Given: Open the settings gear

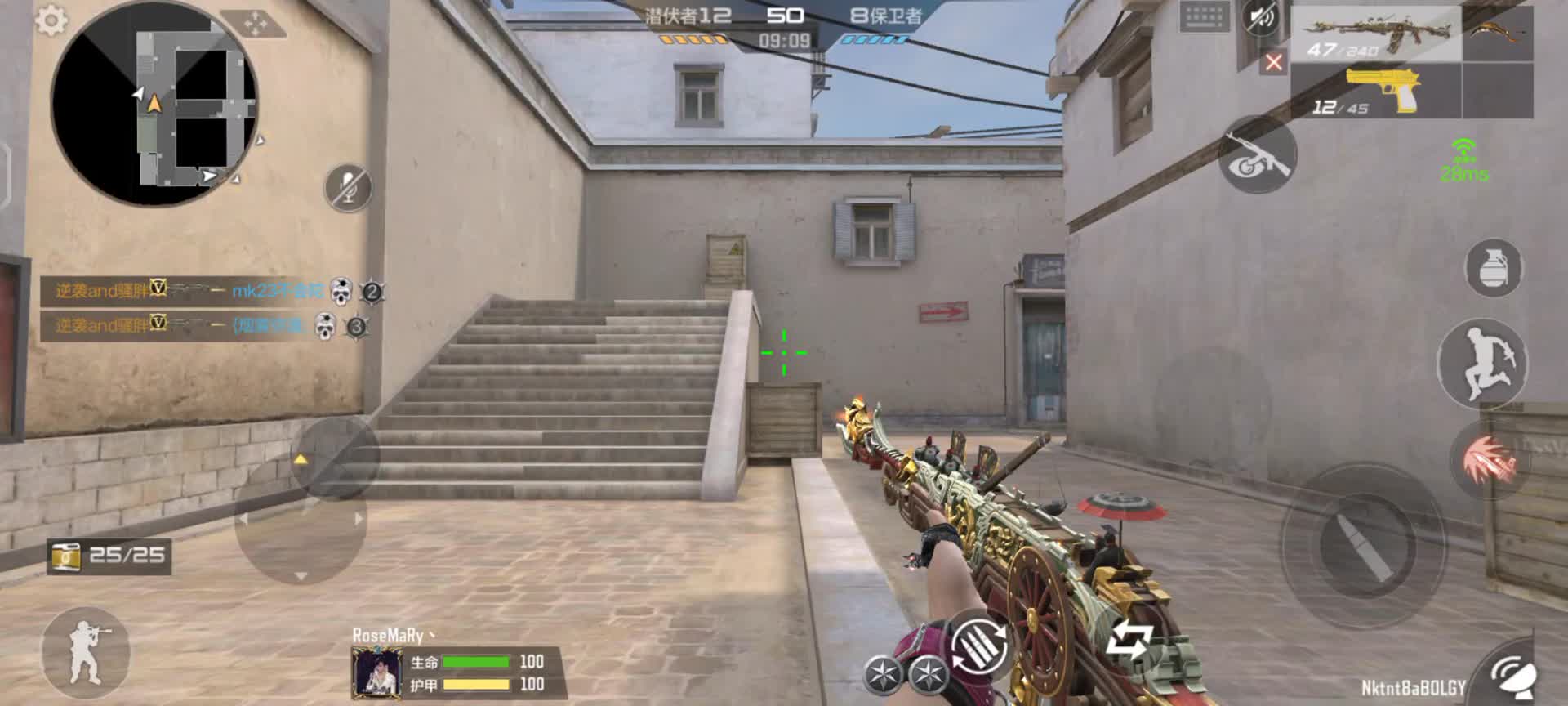Looking at the screenshot, I should [x=51, y=21].
